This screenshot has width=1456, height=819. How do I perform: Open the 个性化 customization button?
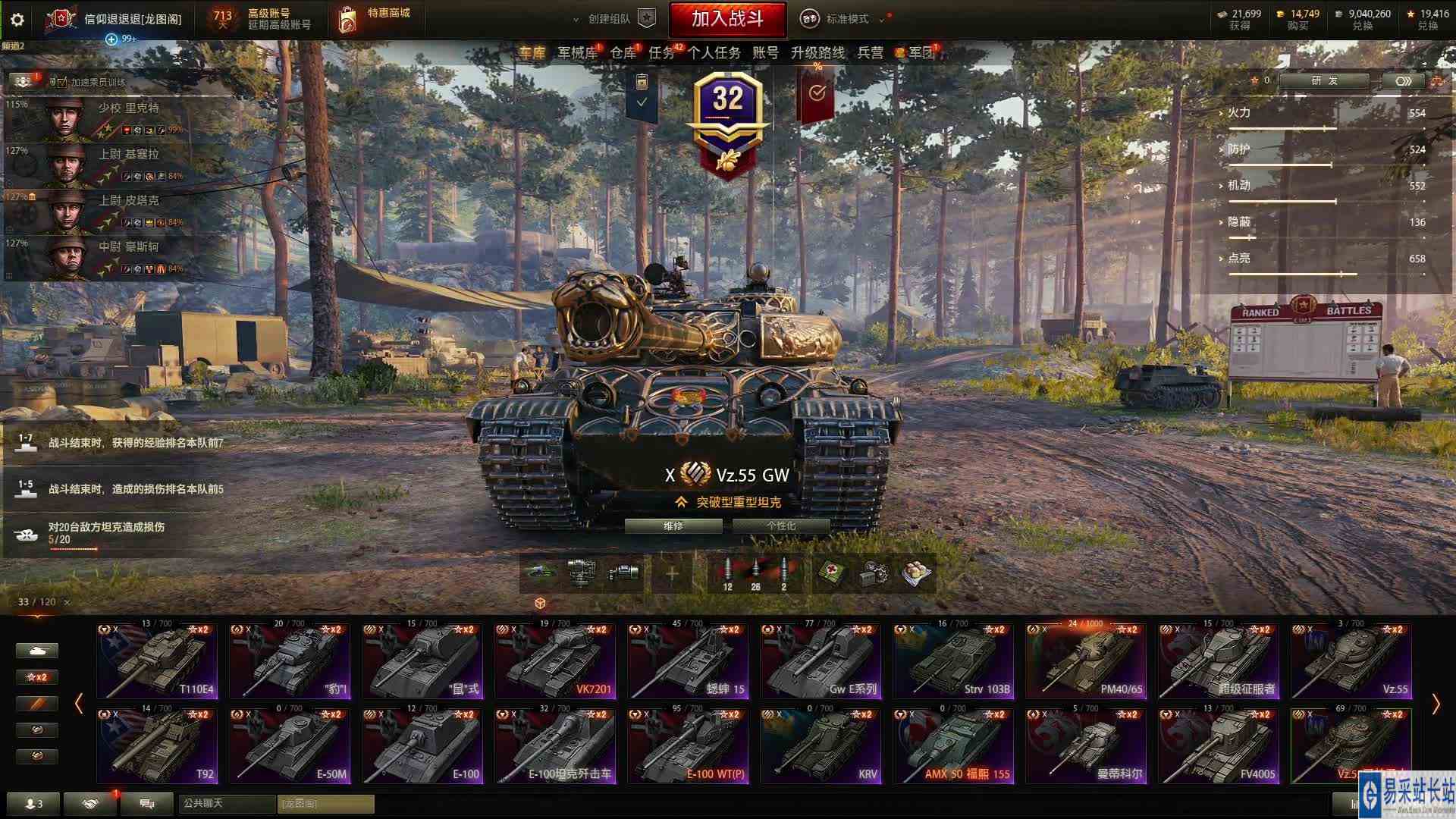click(780, 526)
